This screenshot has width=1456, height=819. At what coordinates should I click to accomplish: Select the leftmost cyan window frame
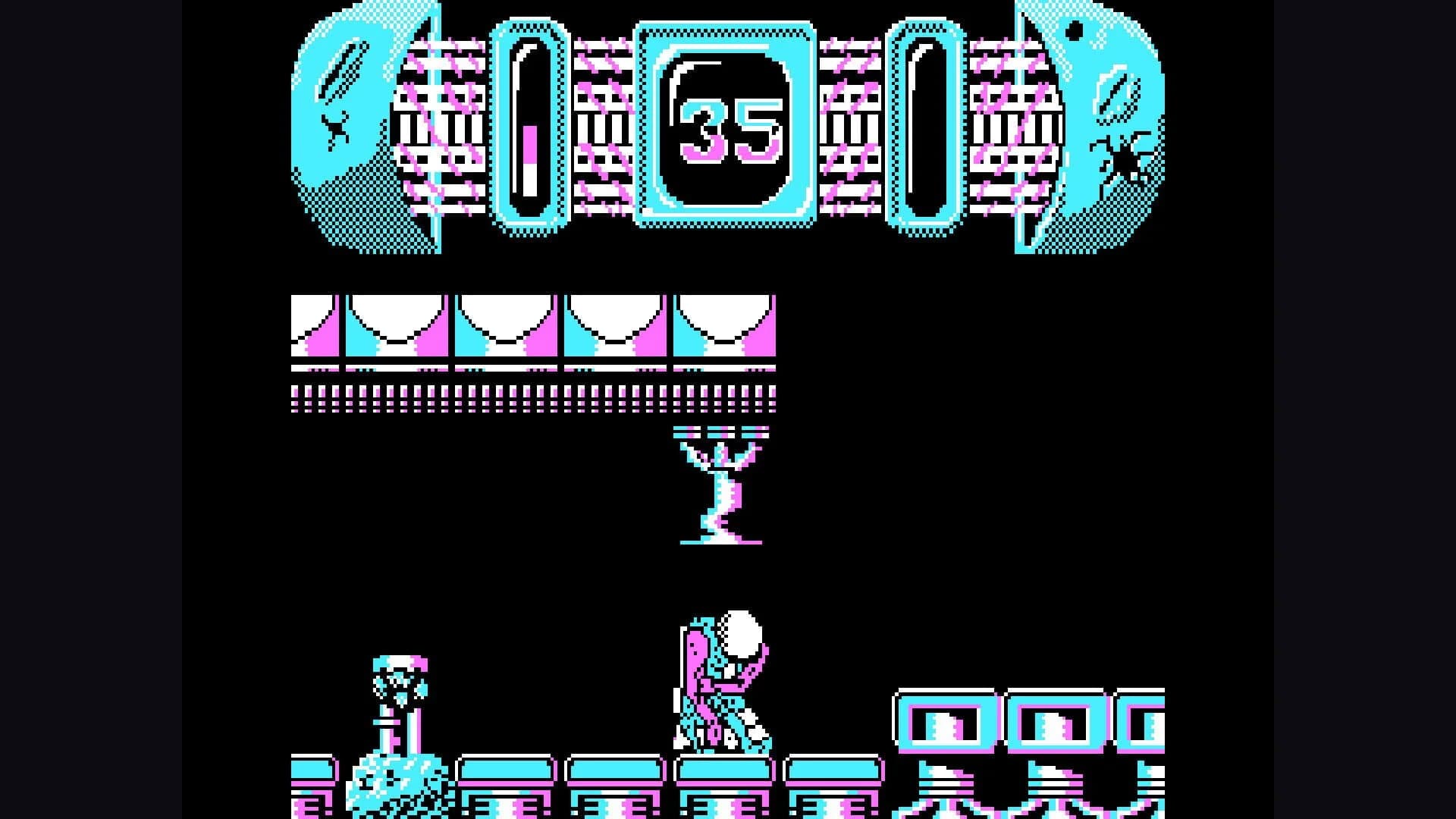pos(945,719)
